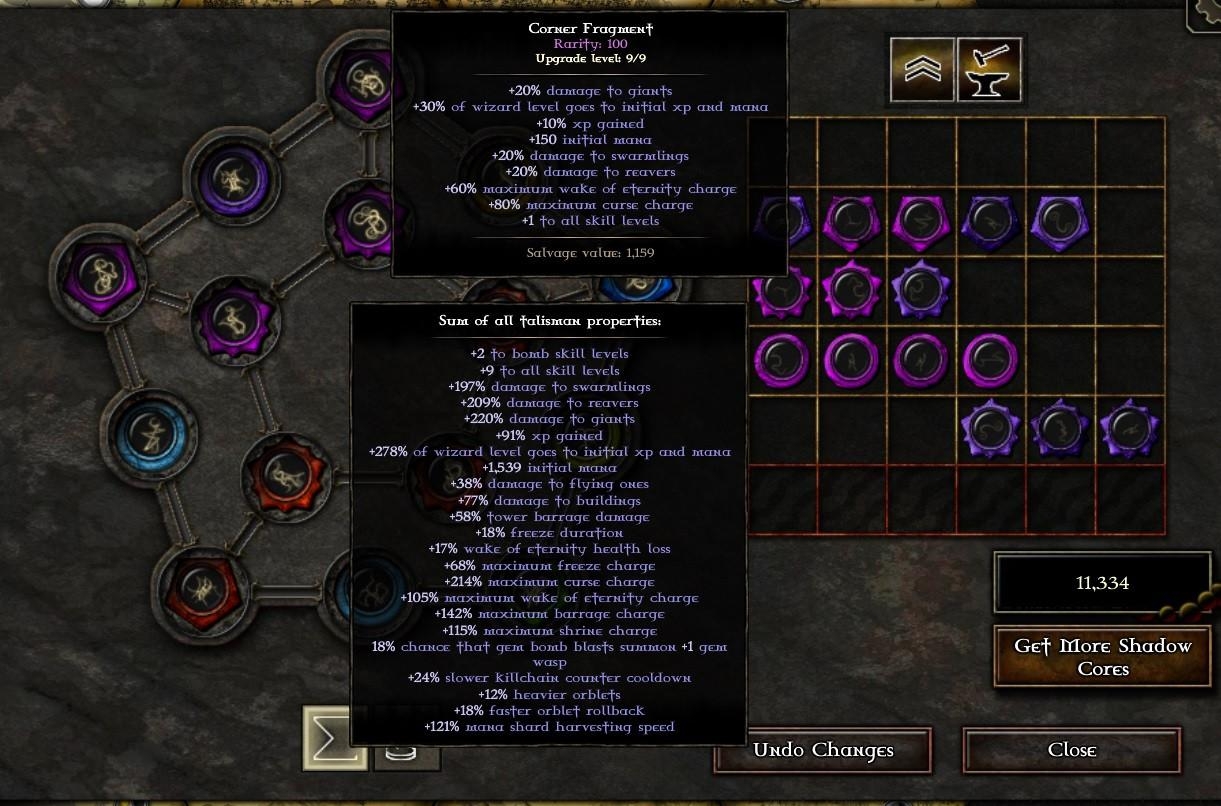This screenshot has height=806, width=1221.
Task: Toggle the sigma sum-of-properties button
Action: (x=334, y=738)
